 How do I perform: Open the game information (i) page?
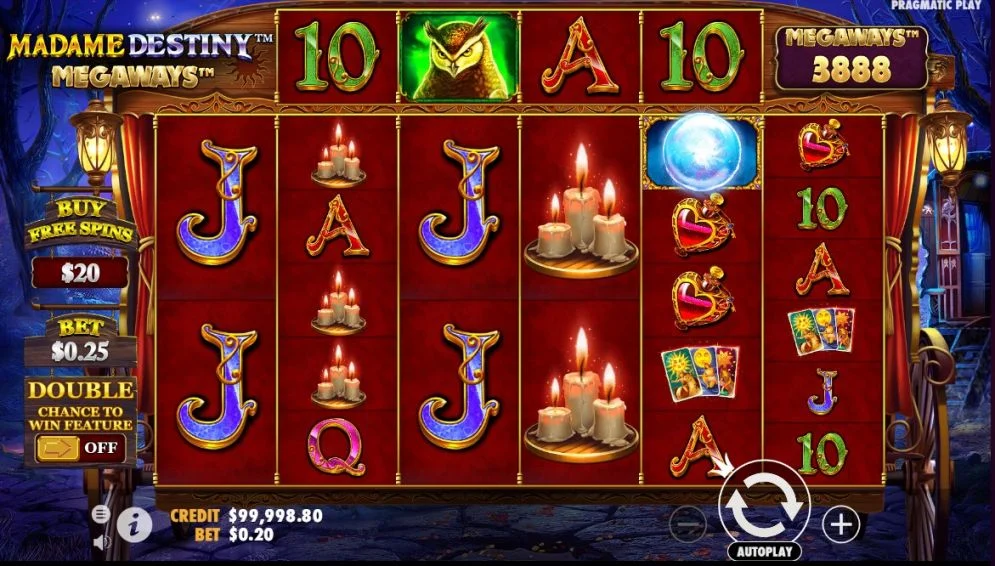click(x=134, y=523)
